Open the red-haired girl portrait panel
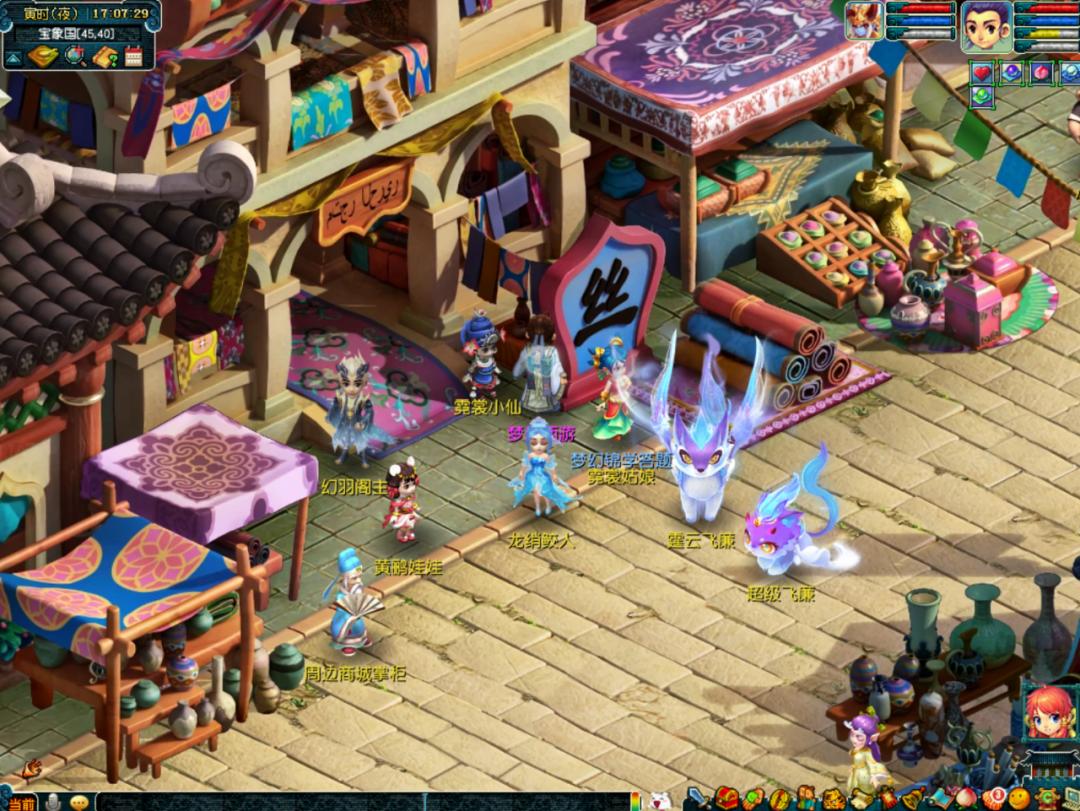Viewport: 1080px width, 811px height. click(x=1049, y=713)
